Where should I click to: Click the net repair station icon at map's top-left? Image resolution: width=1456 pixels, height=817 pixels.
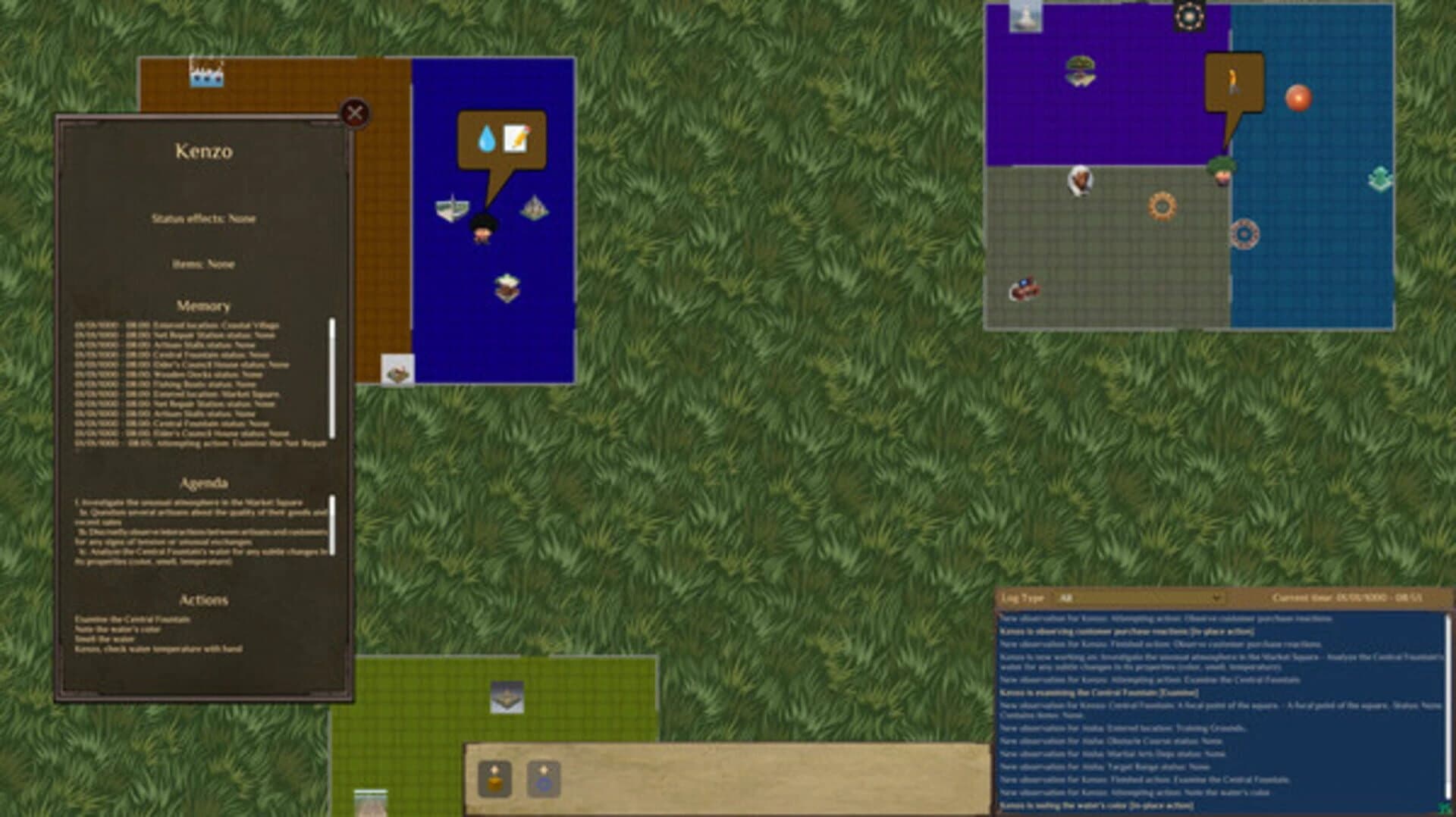pos(206,72)
